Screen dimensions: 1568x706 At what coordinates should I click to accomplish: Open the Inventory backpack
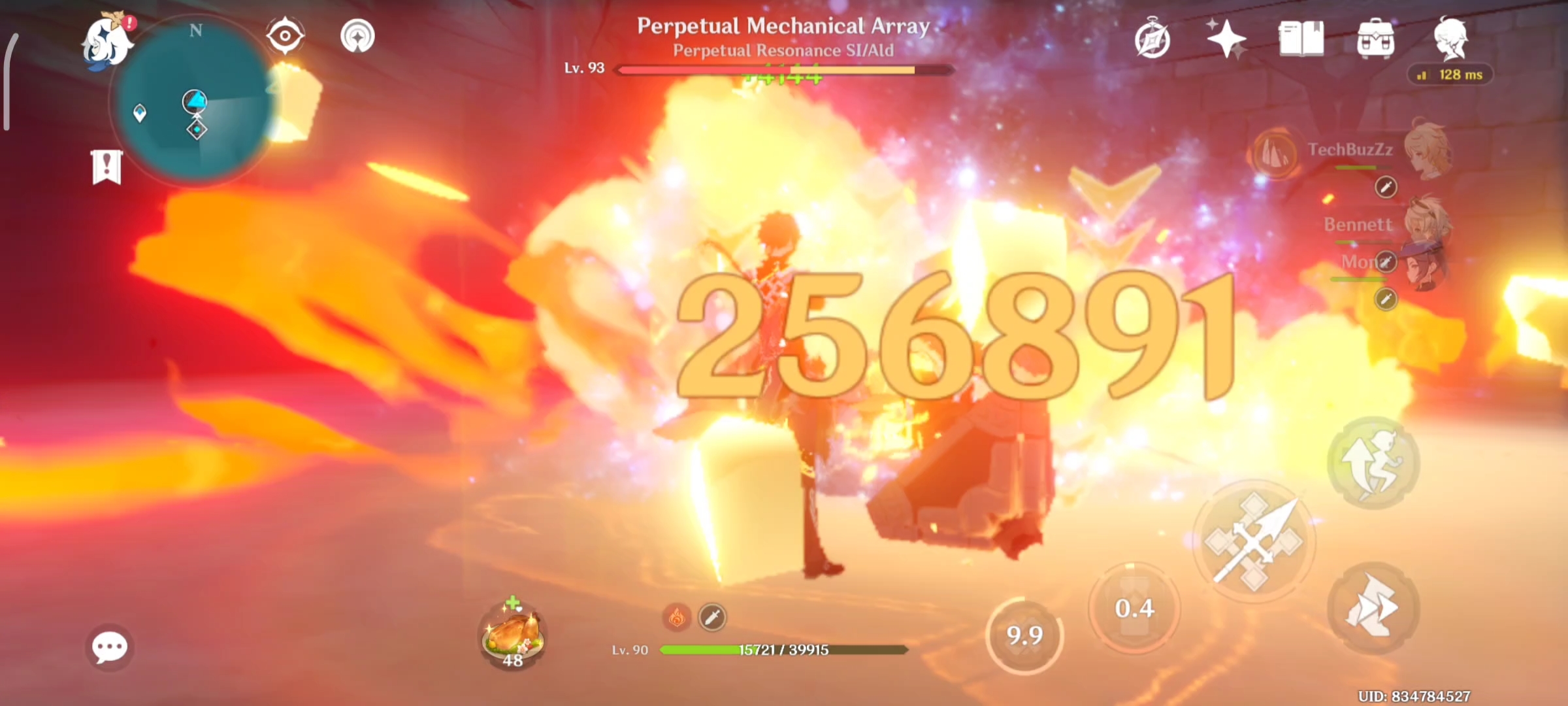(x=1375, y=39)
